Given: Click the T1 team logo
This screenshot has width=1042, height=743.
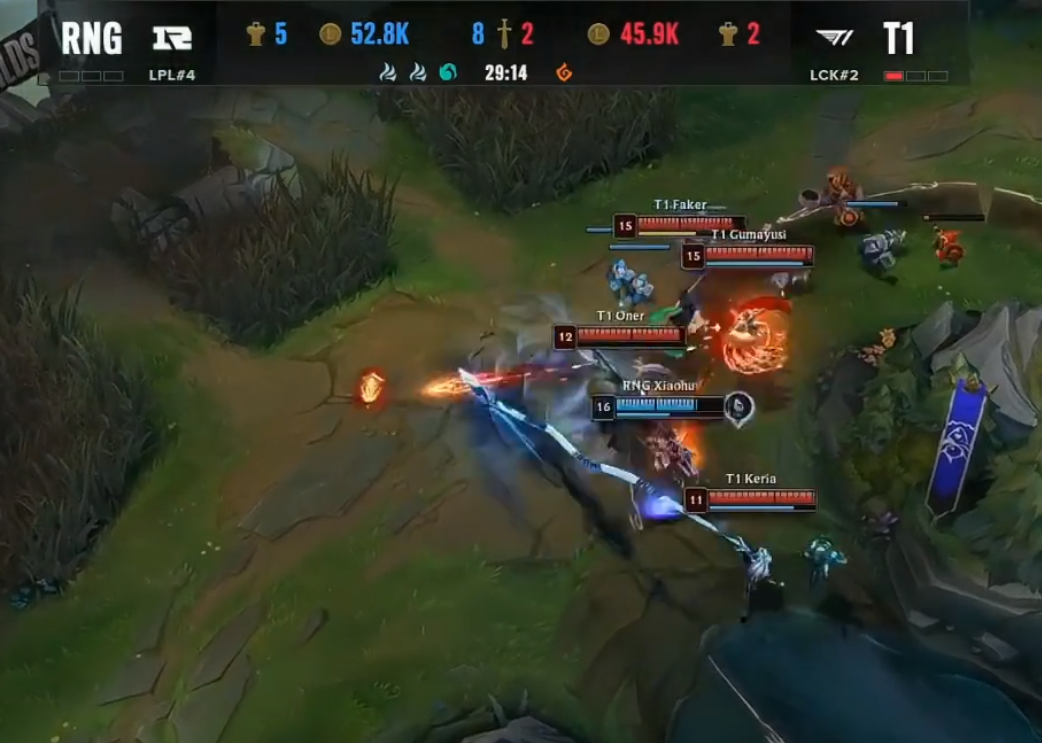Looking at the screenshot, I should [833, 38].
